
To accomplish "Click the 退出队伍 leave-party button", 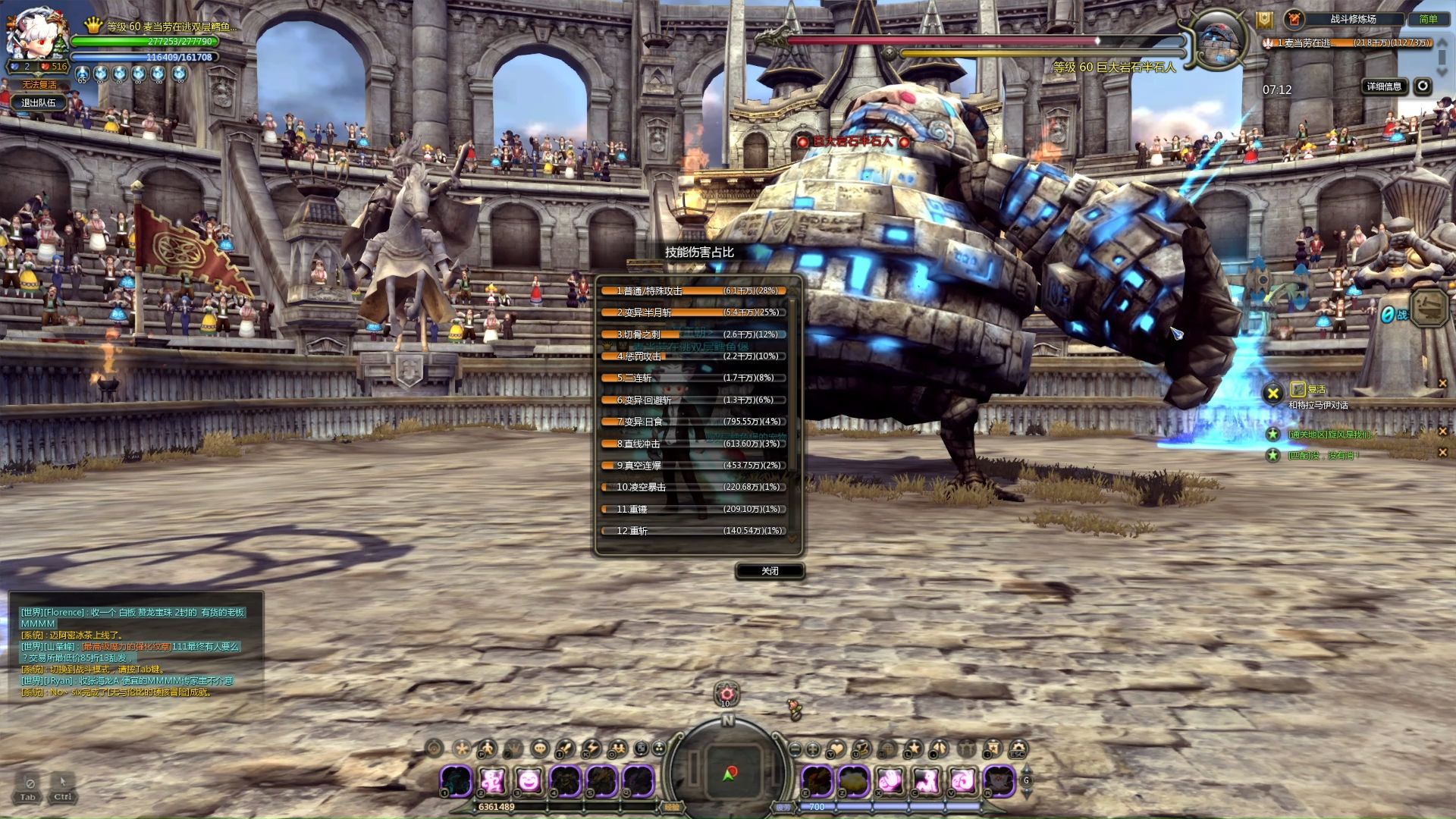I will (39, 102).
